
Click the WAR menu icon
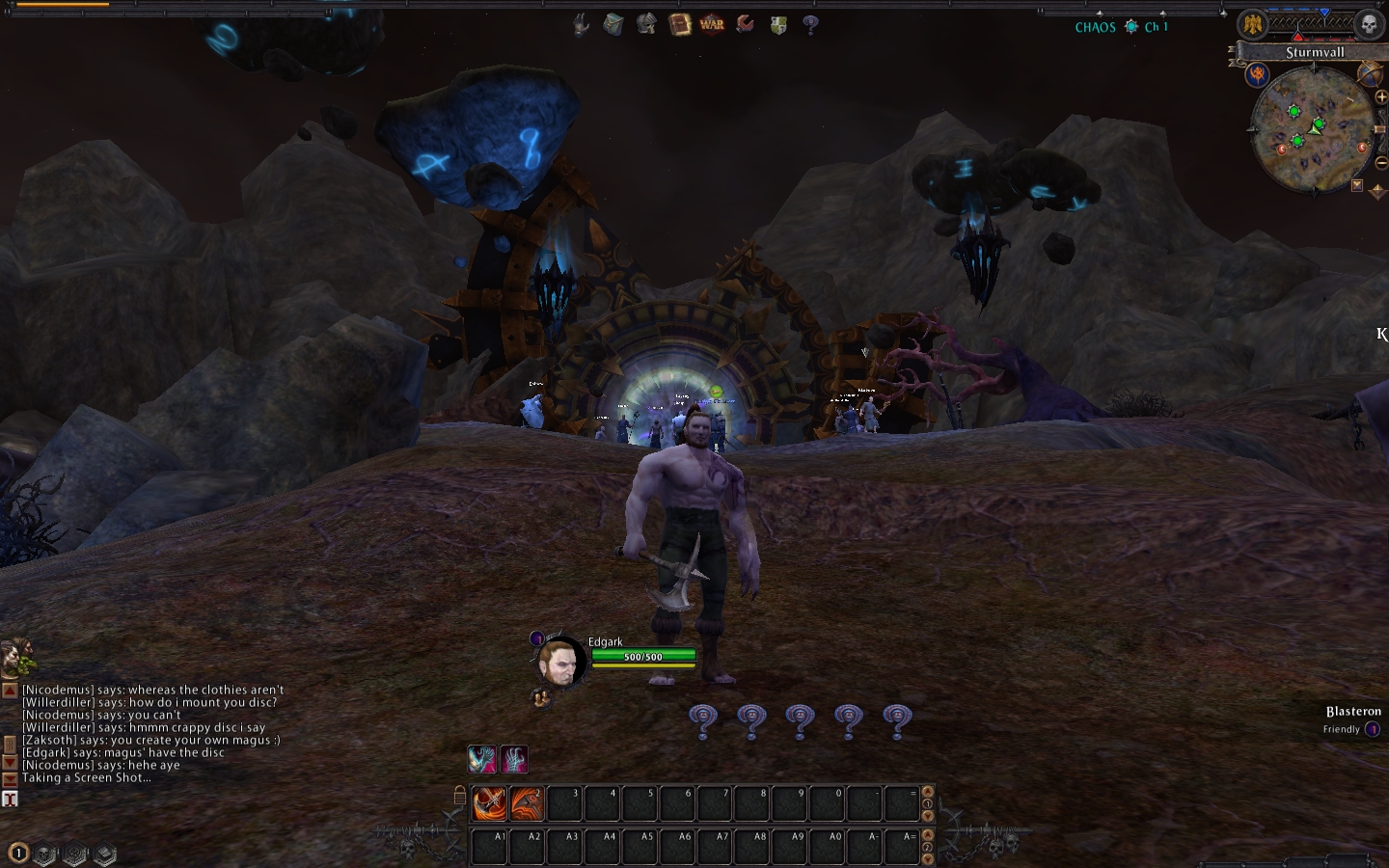[712, 24]
